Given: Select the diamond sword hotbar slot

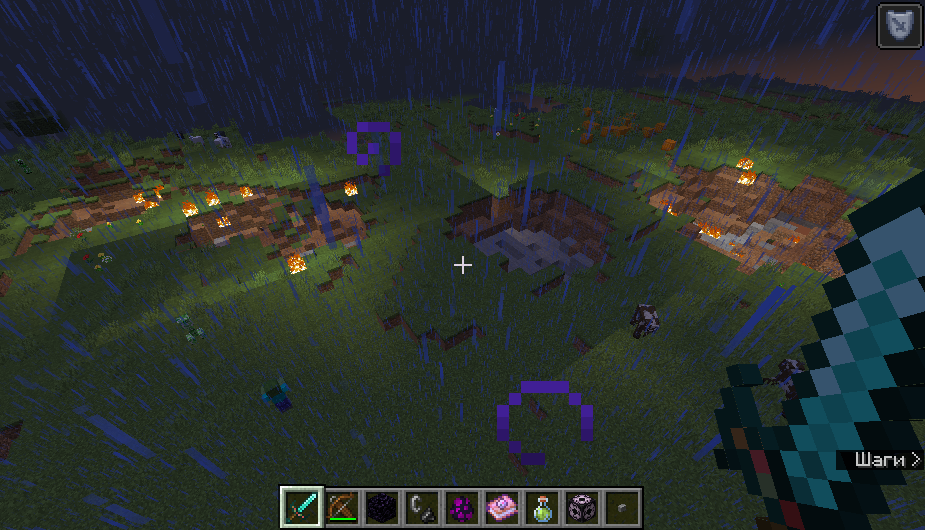Looking at the screenshot, I should [x=301, y=507].
